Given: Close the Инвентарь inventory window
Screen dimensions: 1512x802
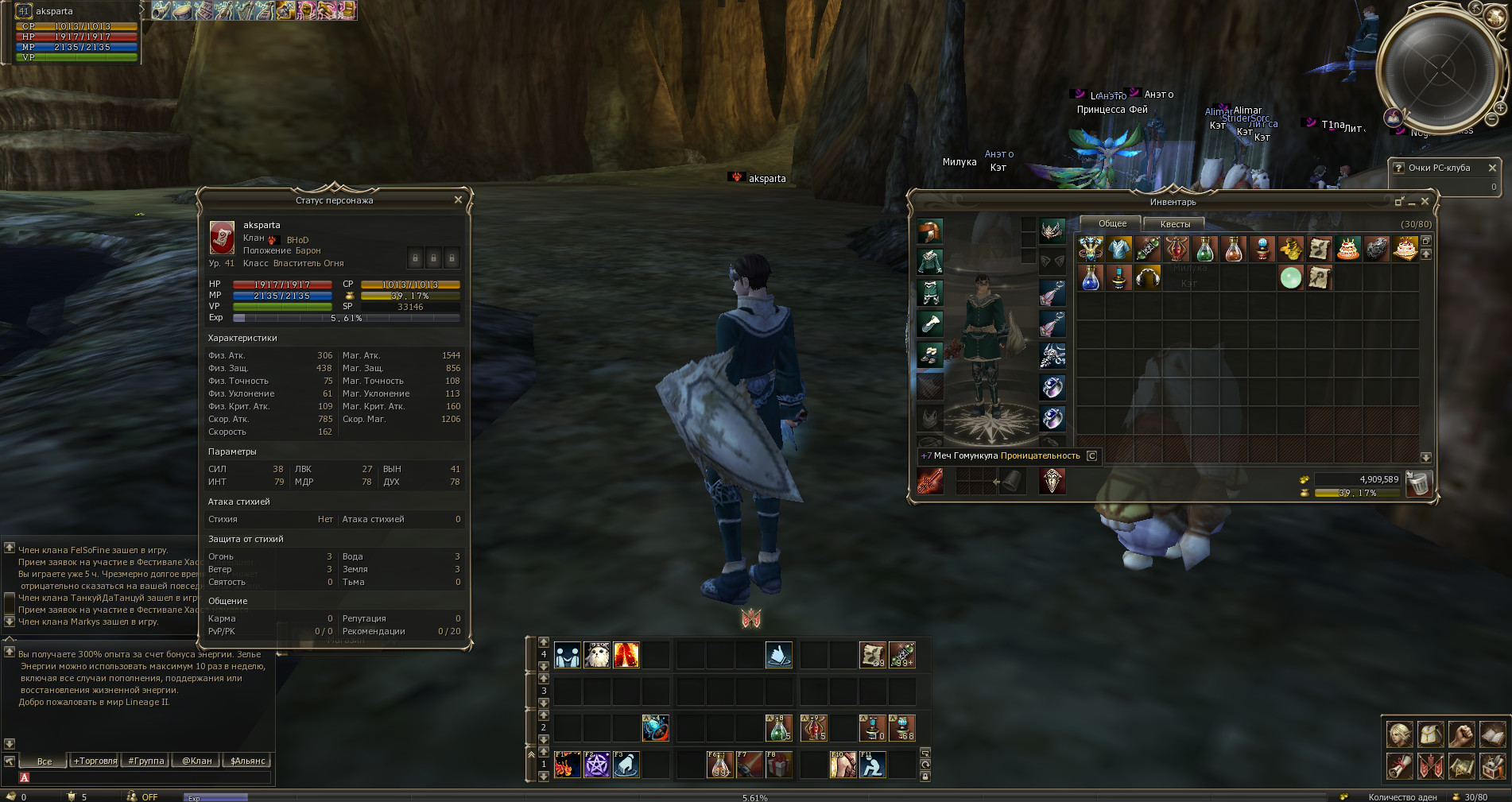Looking at the screenshot, I should pos(1425,202).
